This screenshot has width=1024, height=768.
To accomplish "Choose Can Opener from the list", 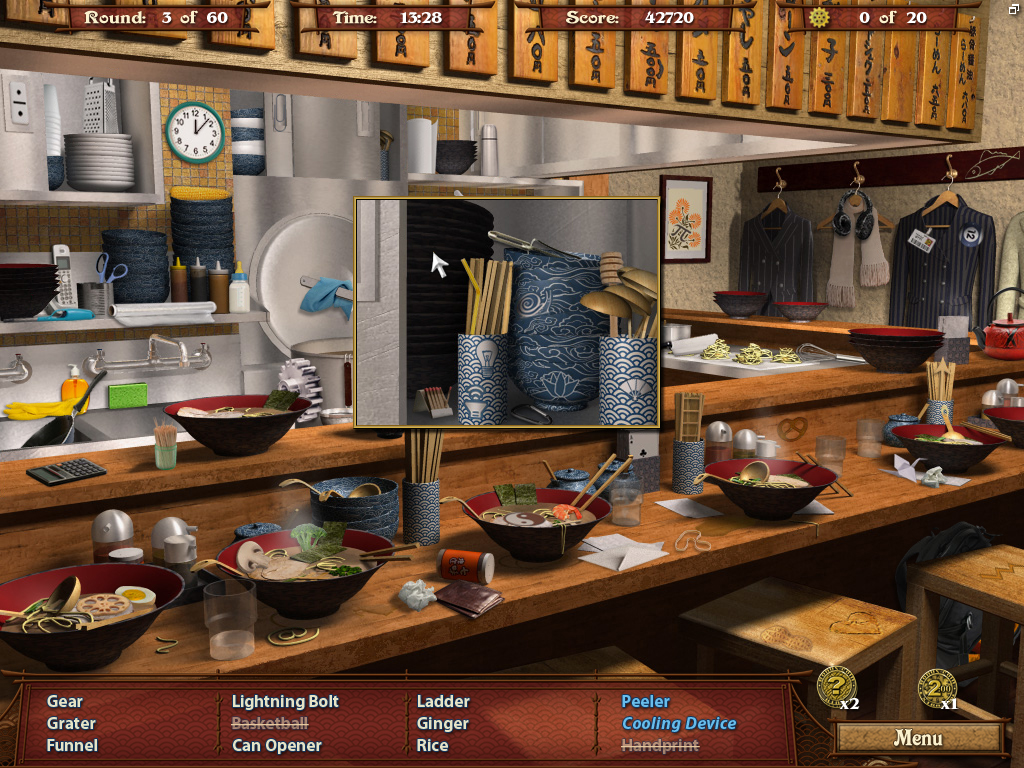I will tap(277, 745).
